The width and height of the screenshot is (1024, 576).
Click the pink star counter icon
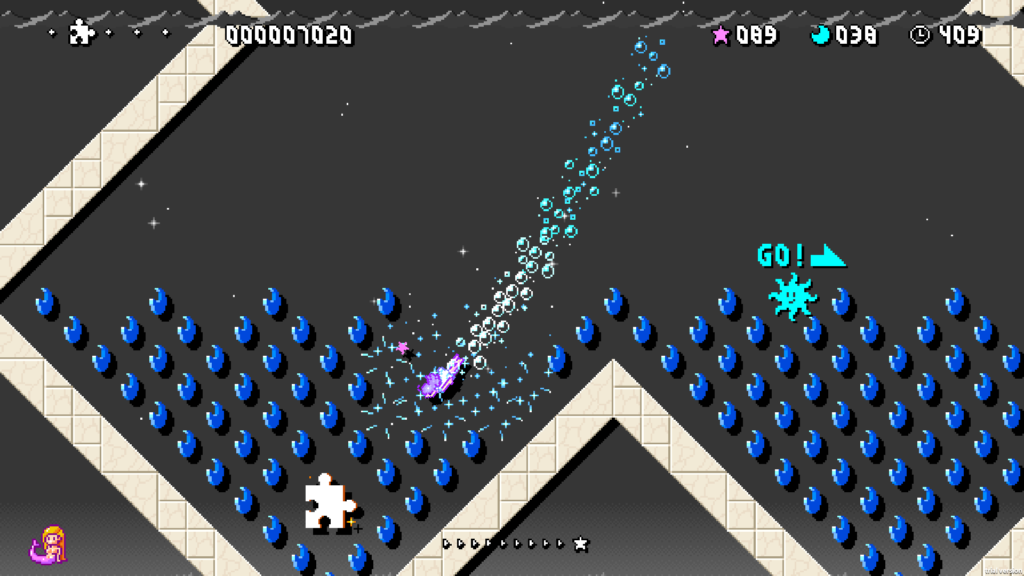pyautogui.click(x=720, y=35)
